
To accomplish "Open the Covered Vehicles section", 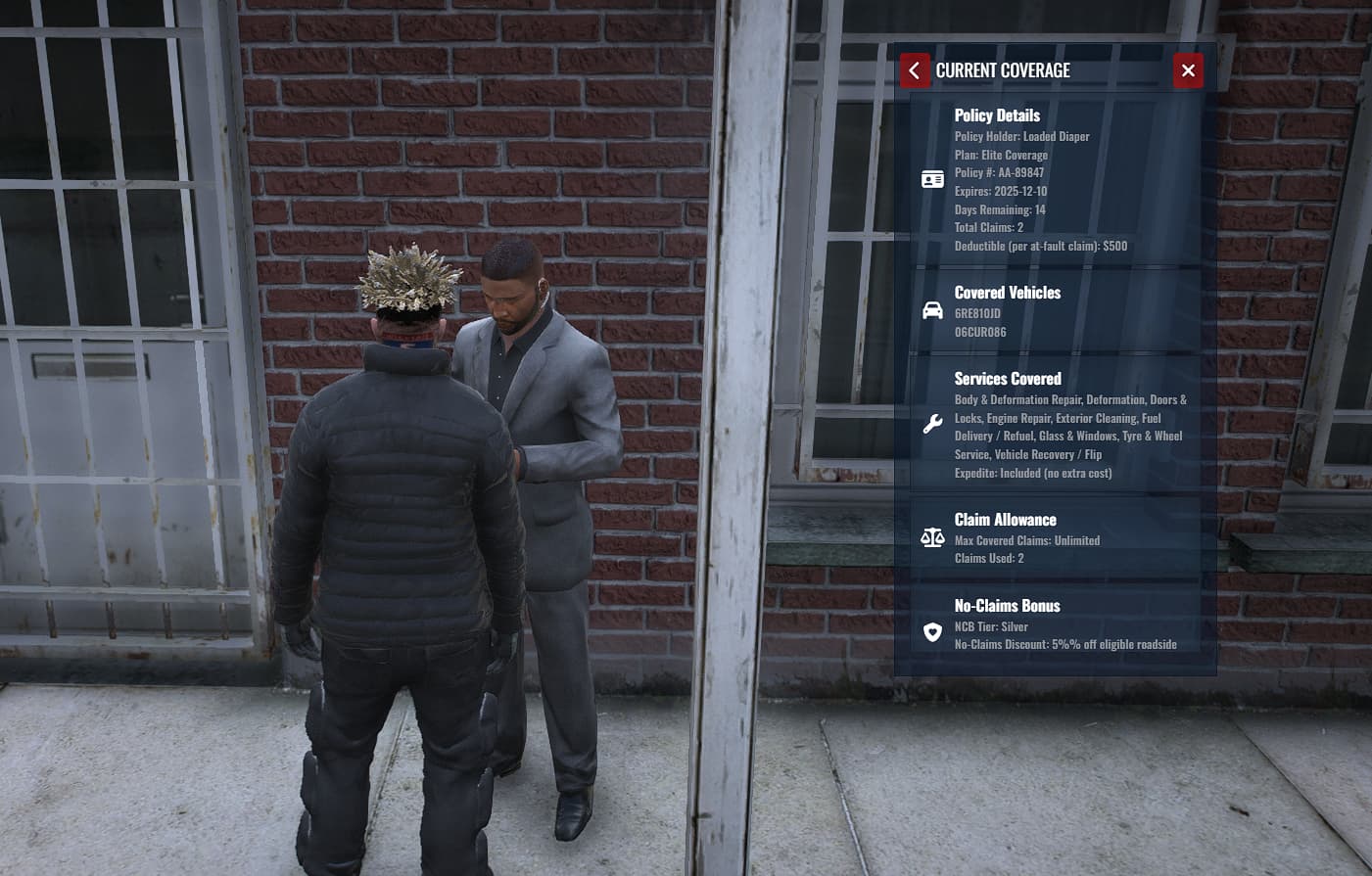I will point(1056,311).
